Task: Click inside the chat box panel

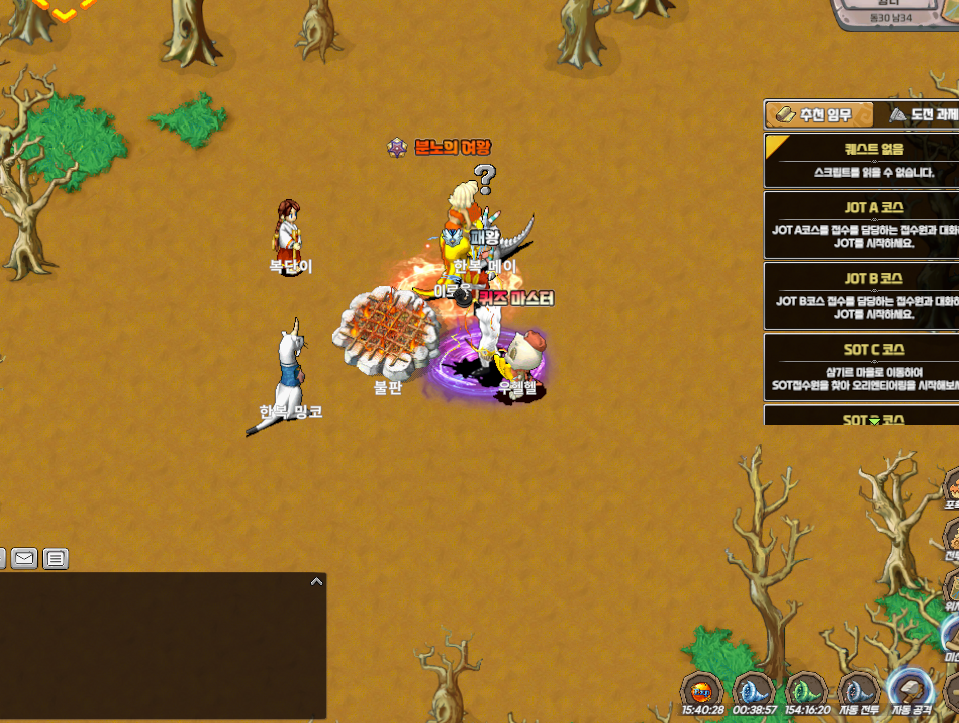Action: [x=160, y=650]
